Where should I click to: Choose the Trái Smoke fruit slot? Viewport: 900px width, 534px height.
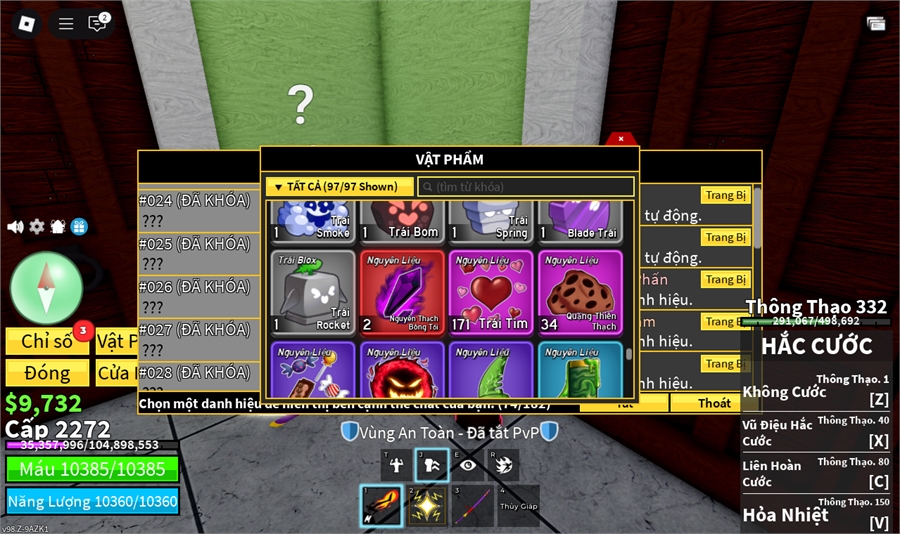[313, 220]
